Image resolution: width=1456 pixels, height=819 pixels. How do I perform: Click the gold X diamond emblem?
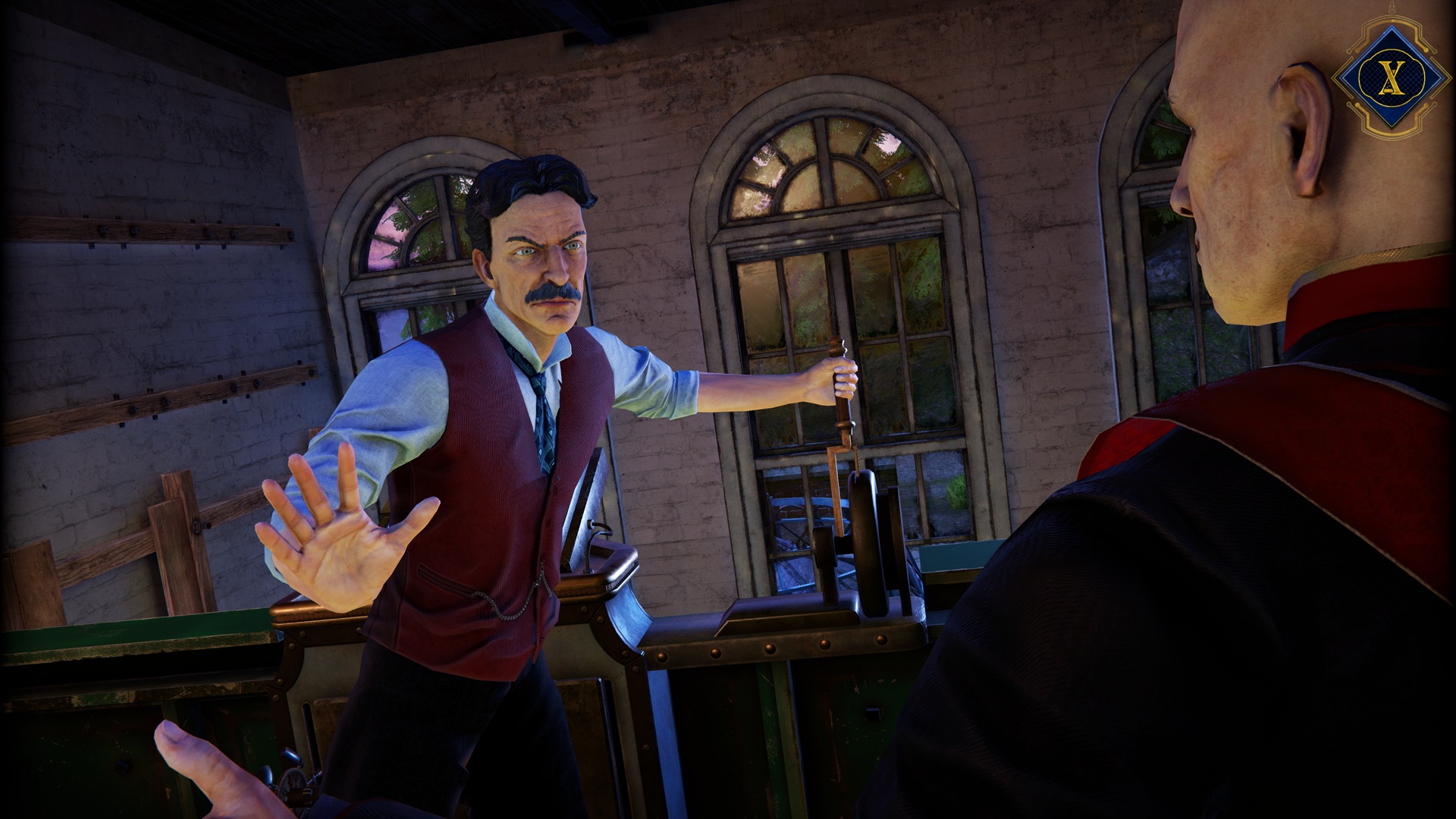click(x=1389, y=77)
